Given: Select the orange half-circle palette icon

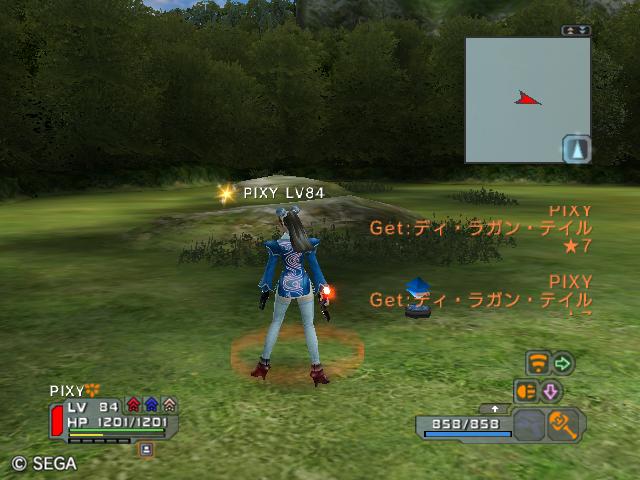Looking at the screenshot, I should coord(526,390).
